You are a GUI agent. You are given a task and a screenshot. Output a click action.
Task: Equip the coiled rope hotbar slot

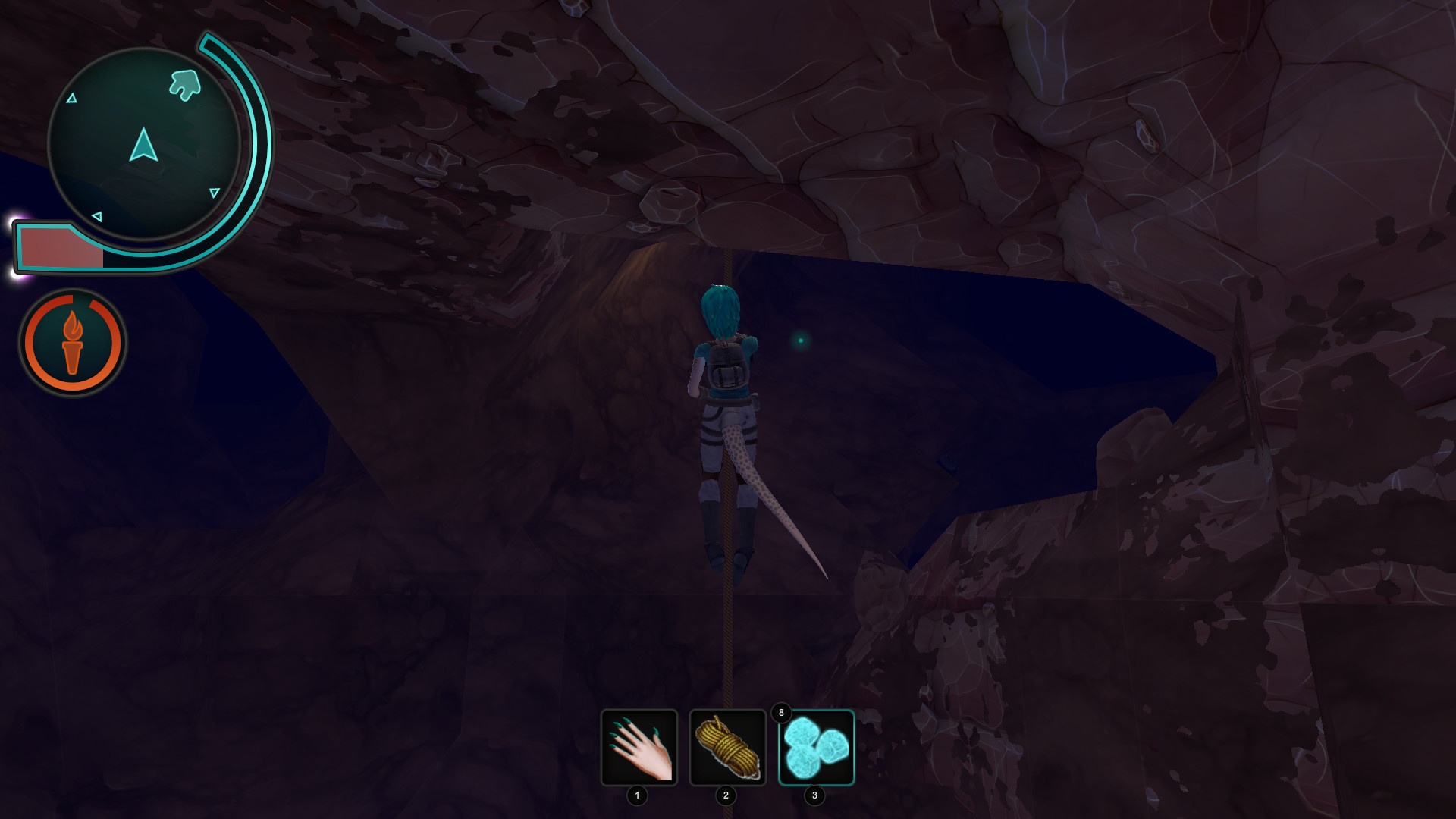[x=727, y=747]
